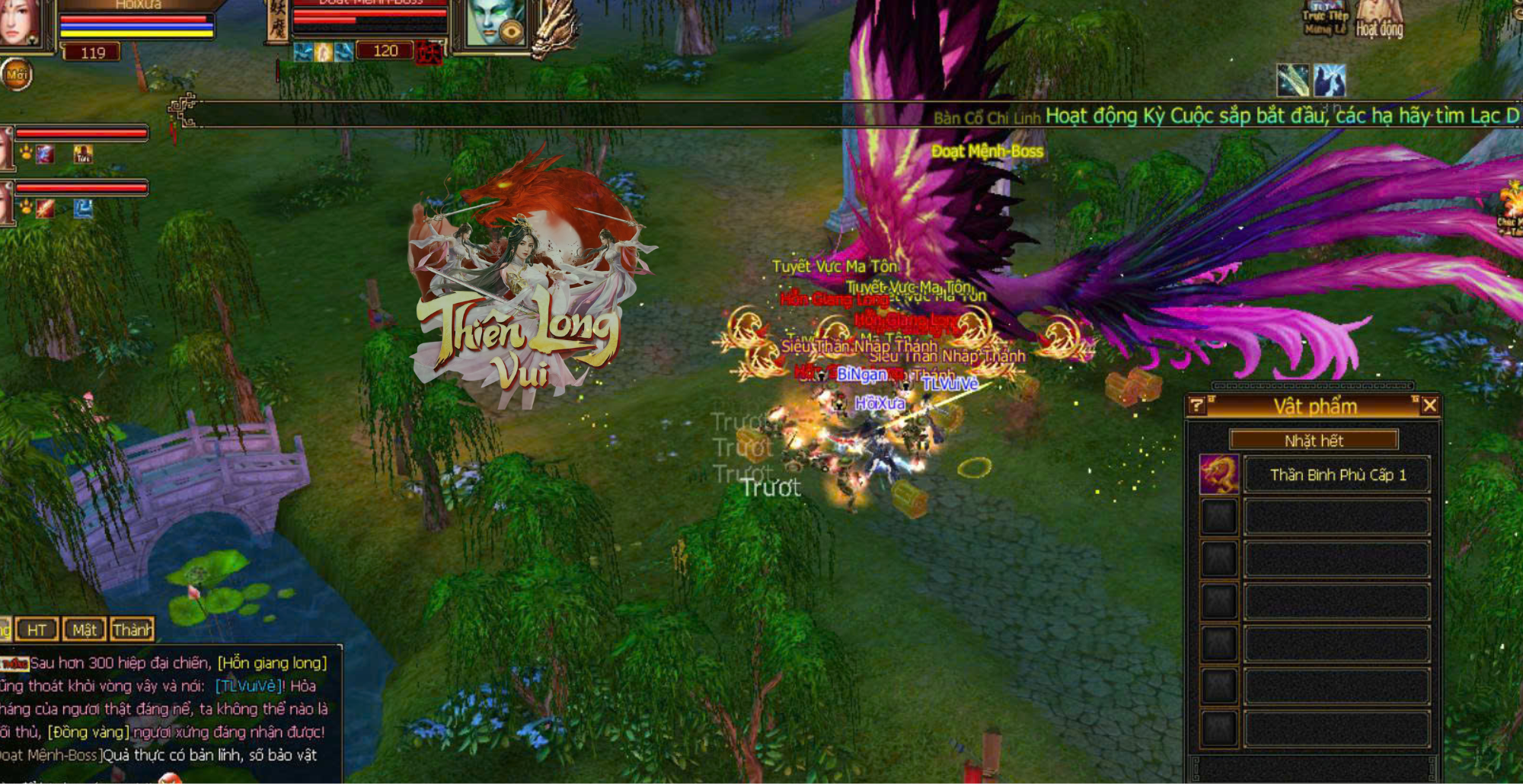Click Nhặt hết to loot everything
This screenshot has width=1523, height=784.
tap(1314, 441)
